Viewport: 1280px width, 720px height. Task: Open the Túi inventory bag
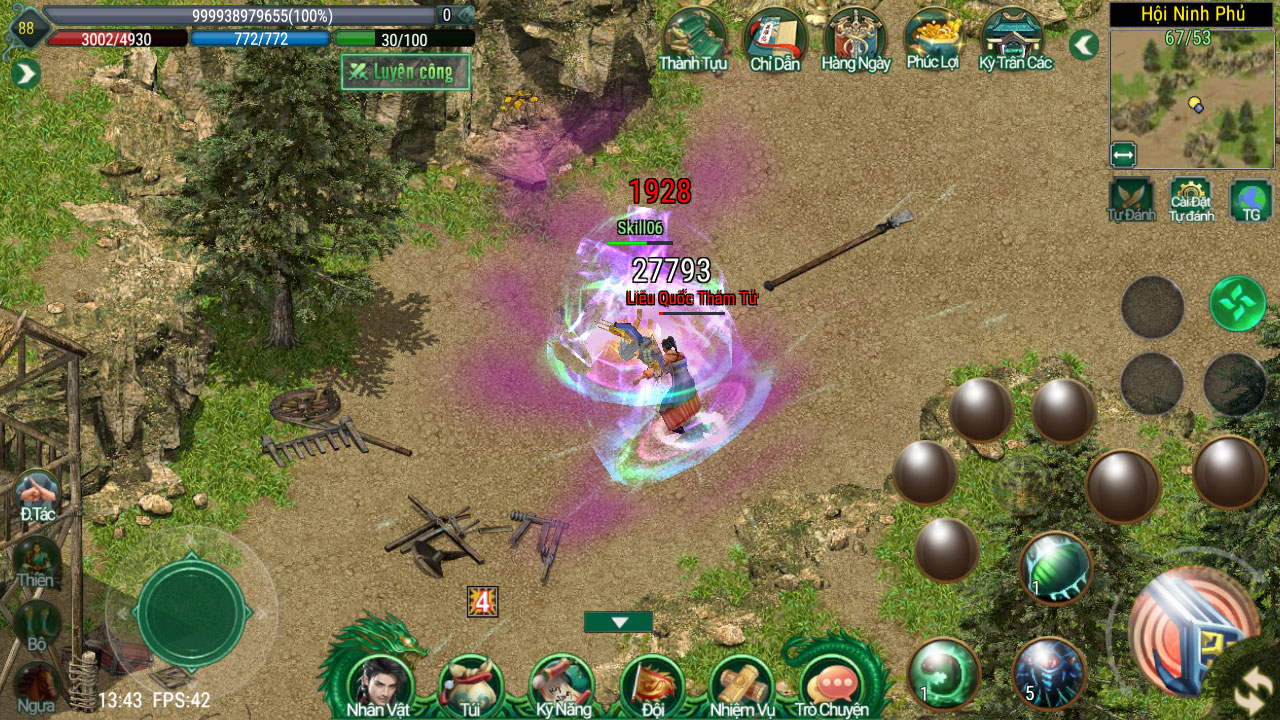[470, 685]
